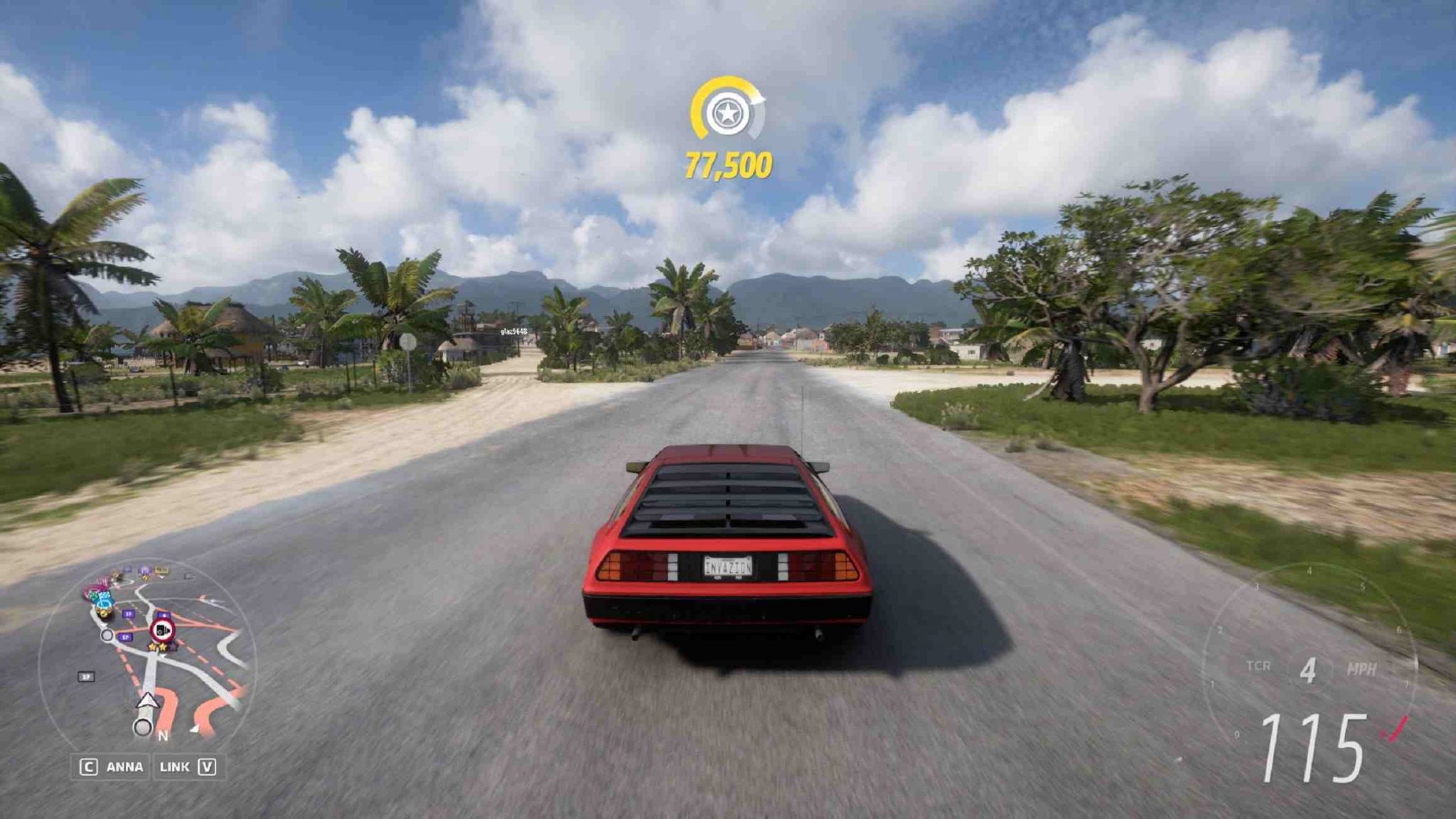The image size is (1456, 819).
Task: Click the gas station circle on the minimap
Action: pos(107,635)
